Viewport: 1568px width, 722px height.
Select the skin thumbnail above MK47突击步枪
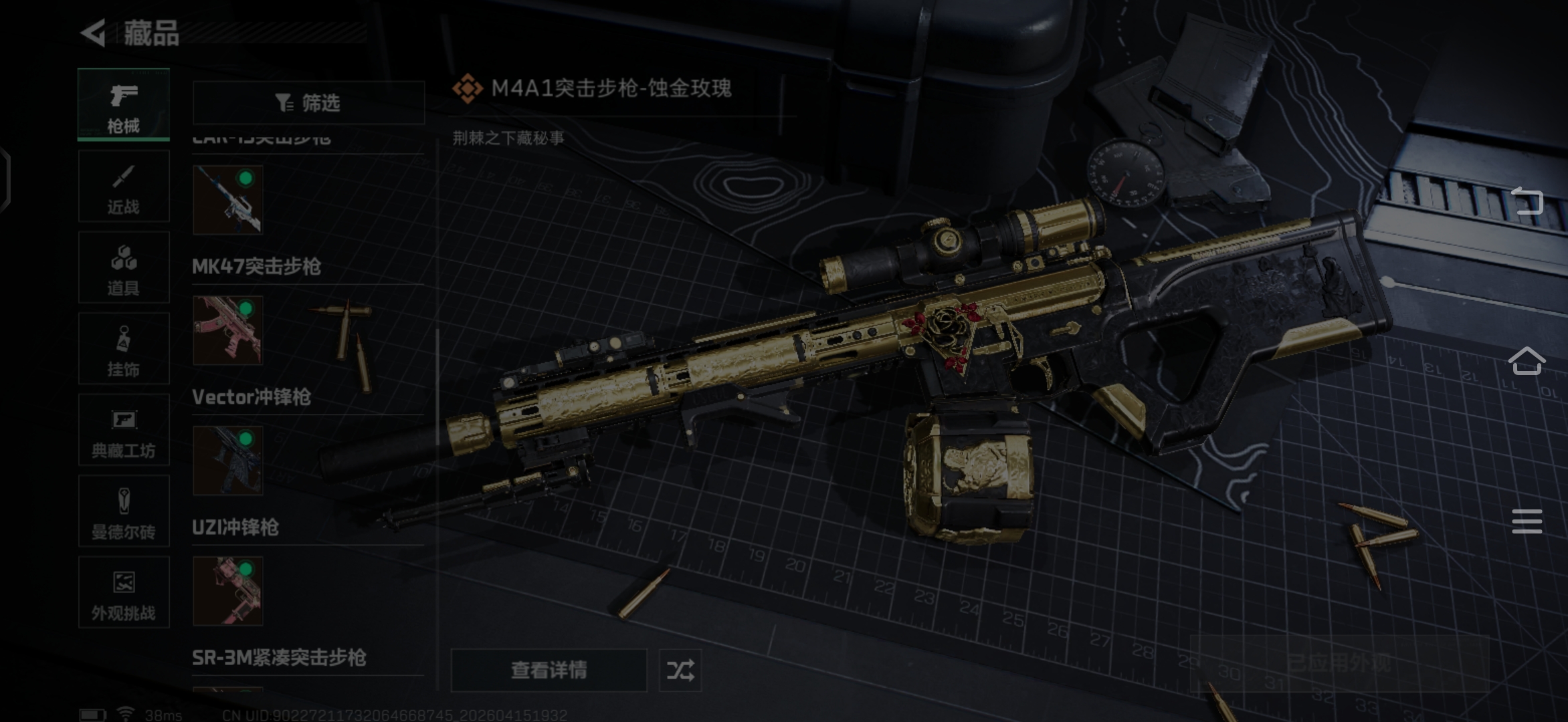coord(227,200)
